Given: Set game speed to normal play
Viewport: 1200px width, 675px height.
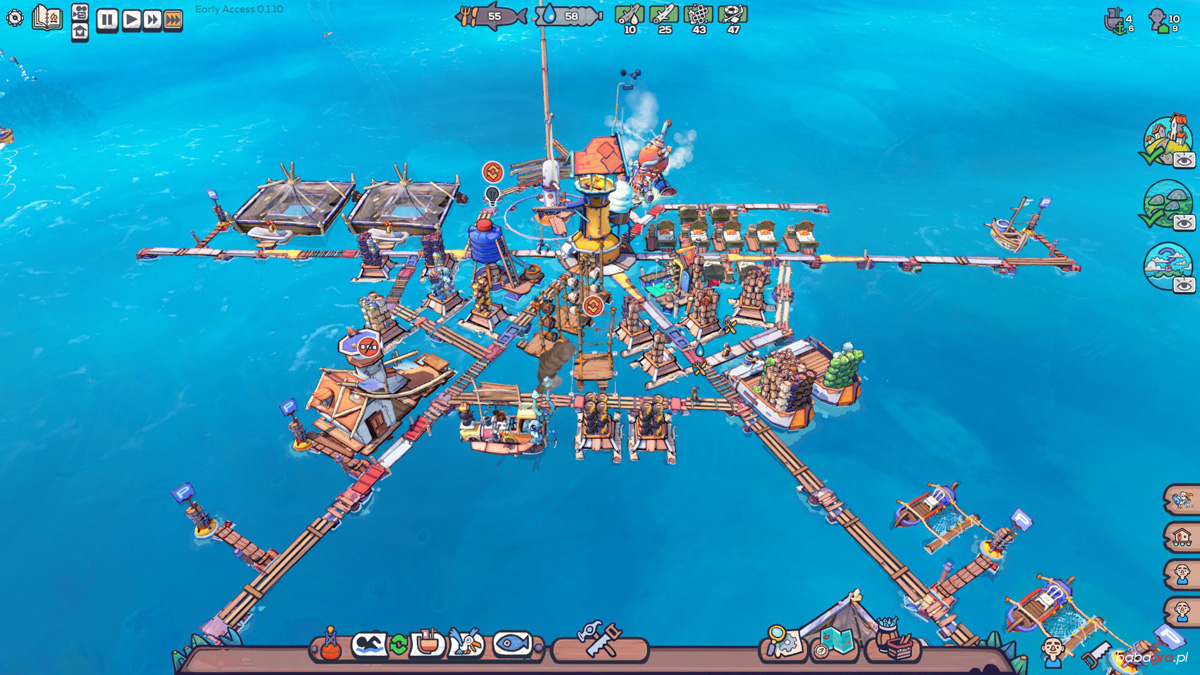Looking at the screenshot, I should pyautogui.click(x=130, y=20).
